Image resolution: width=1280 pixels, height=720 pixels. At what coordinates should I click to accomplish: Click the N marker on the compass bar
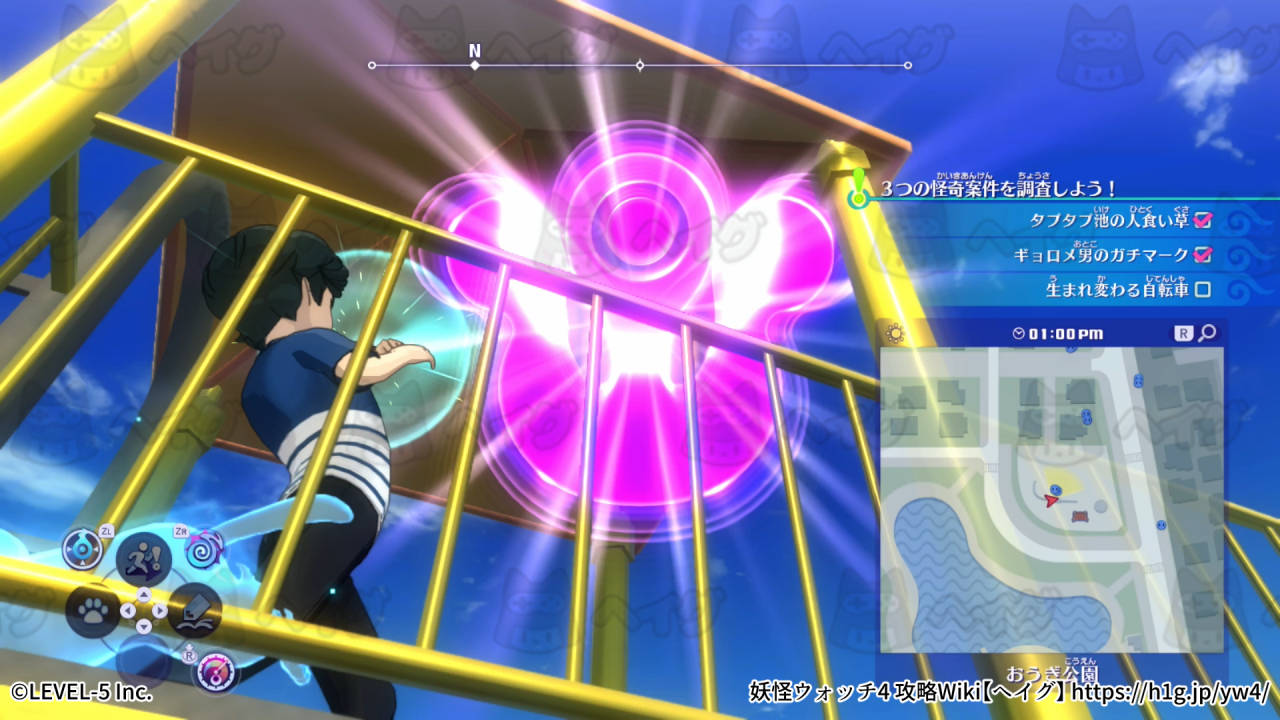475,51
